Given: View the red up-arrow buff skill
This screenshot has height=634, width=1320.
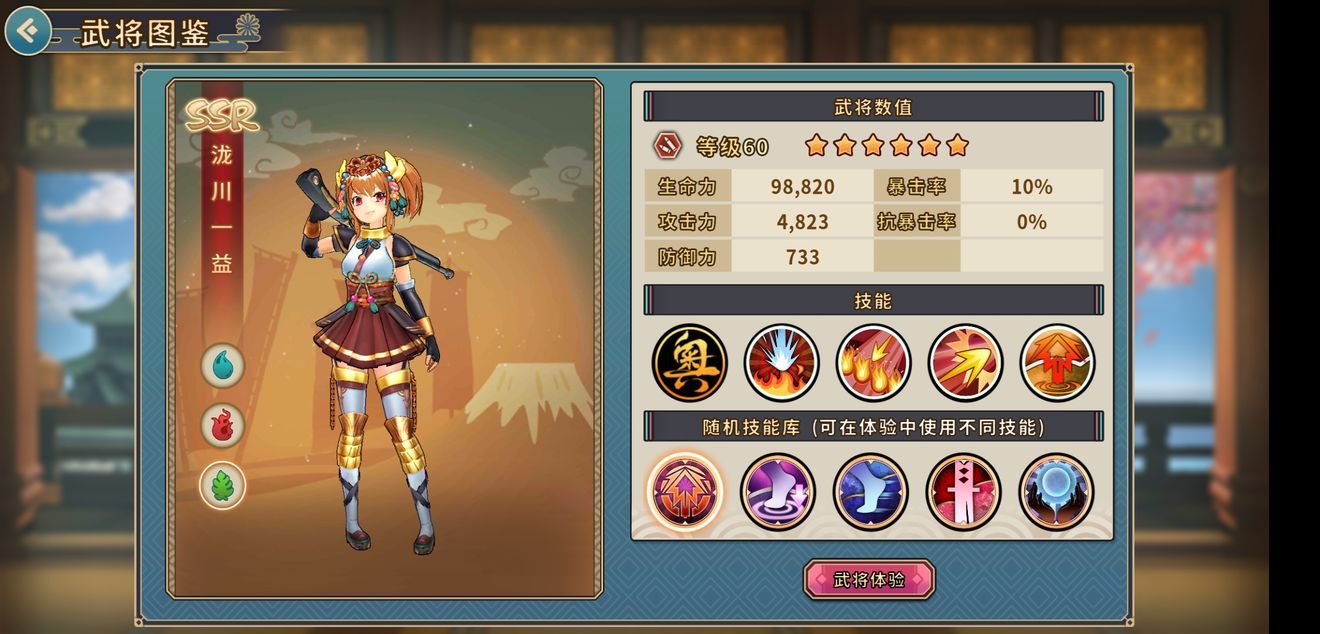Looking at the screenshot, I should (1057, 362).
